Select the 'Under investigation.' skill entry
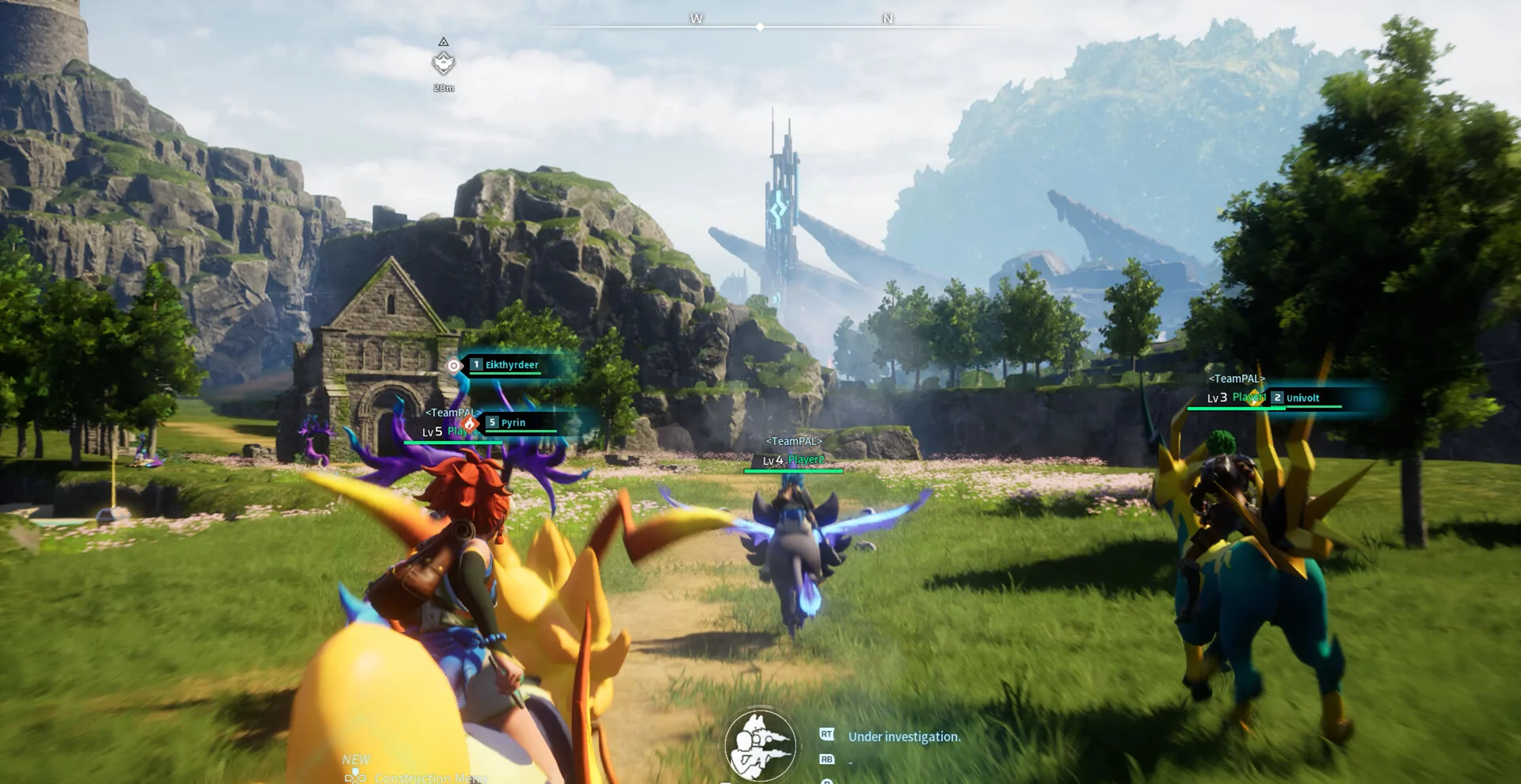 tap(904, 737)
